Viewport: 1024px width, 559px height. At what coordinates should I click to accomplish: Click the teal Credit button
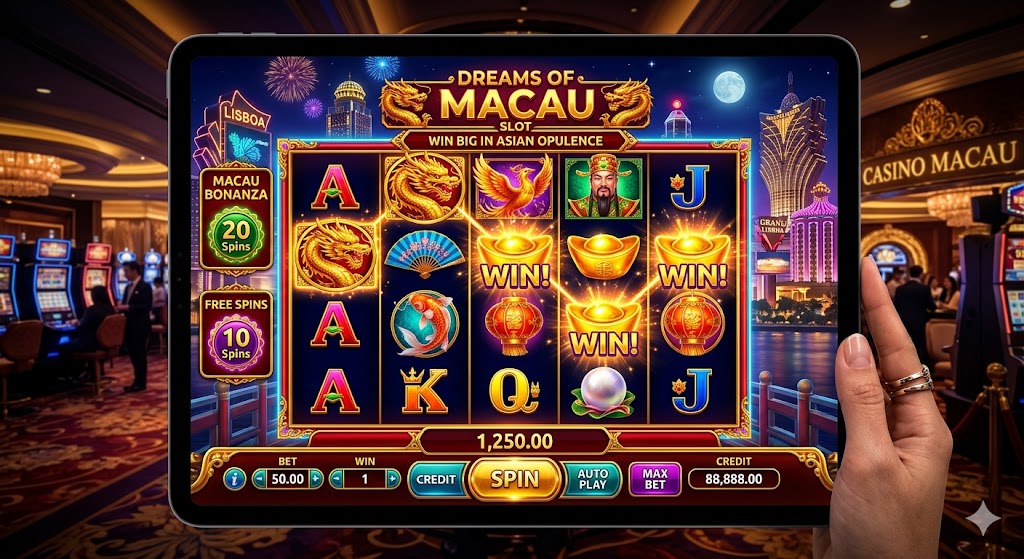[x=435, y=479]
